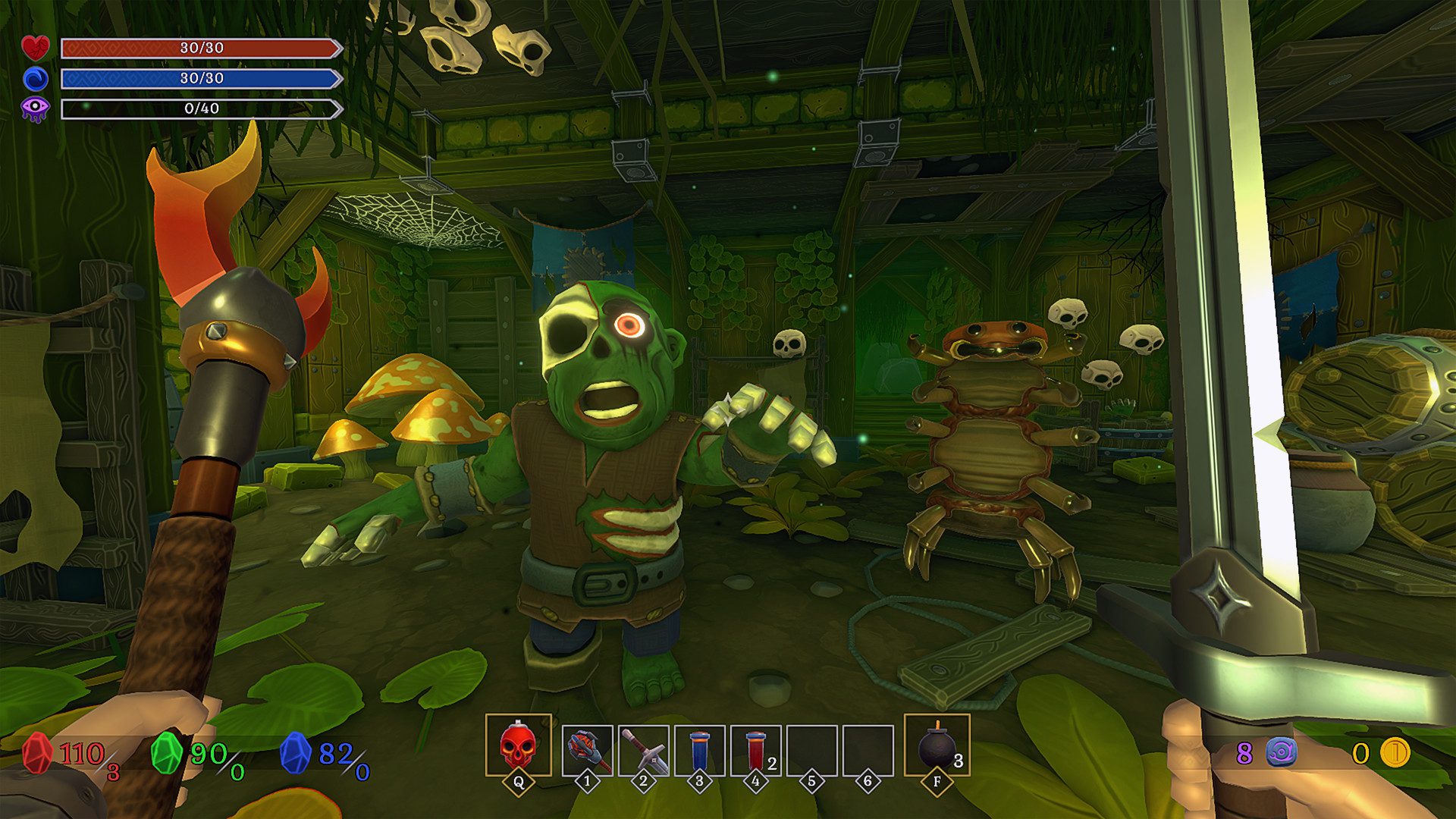This screenshot has width=1456, height=819.
Task: Equip the fire staff in the hotbar
Action: (587, 750)
